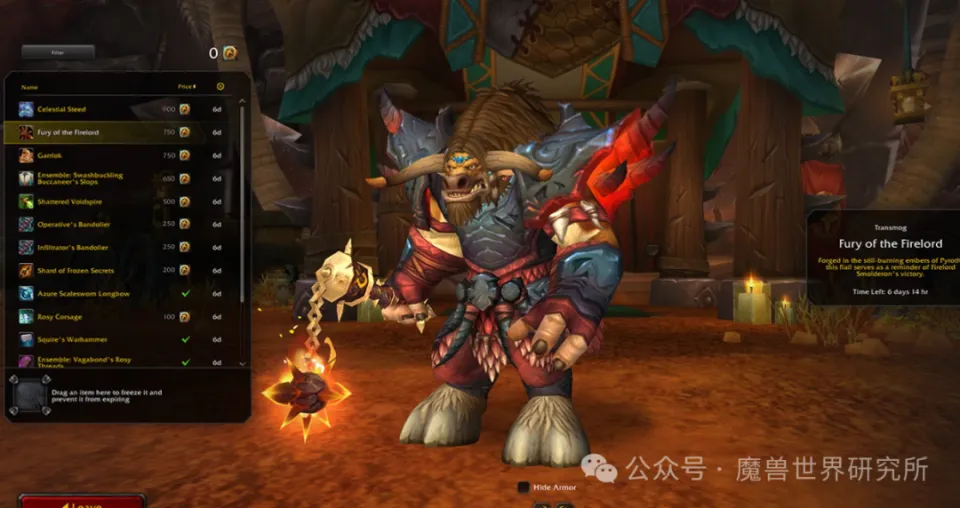The width and height of the screenshot is (960, 508).
Task: Sort items by the Name column header
Action: tap(30, 87)
